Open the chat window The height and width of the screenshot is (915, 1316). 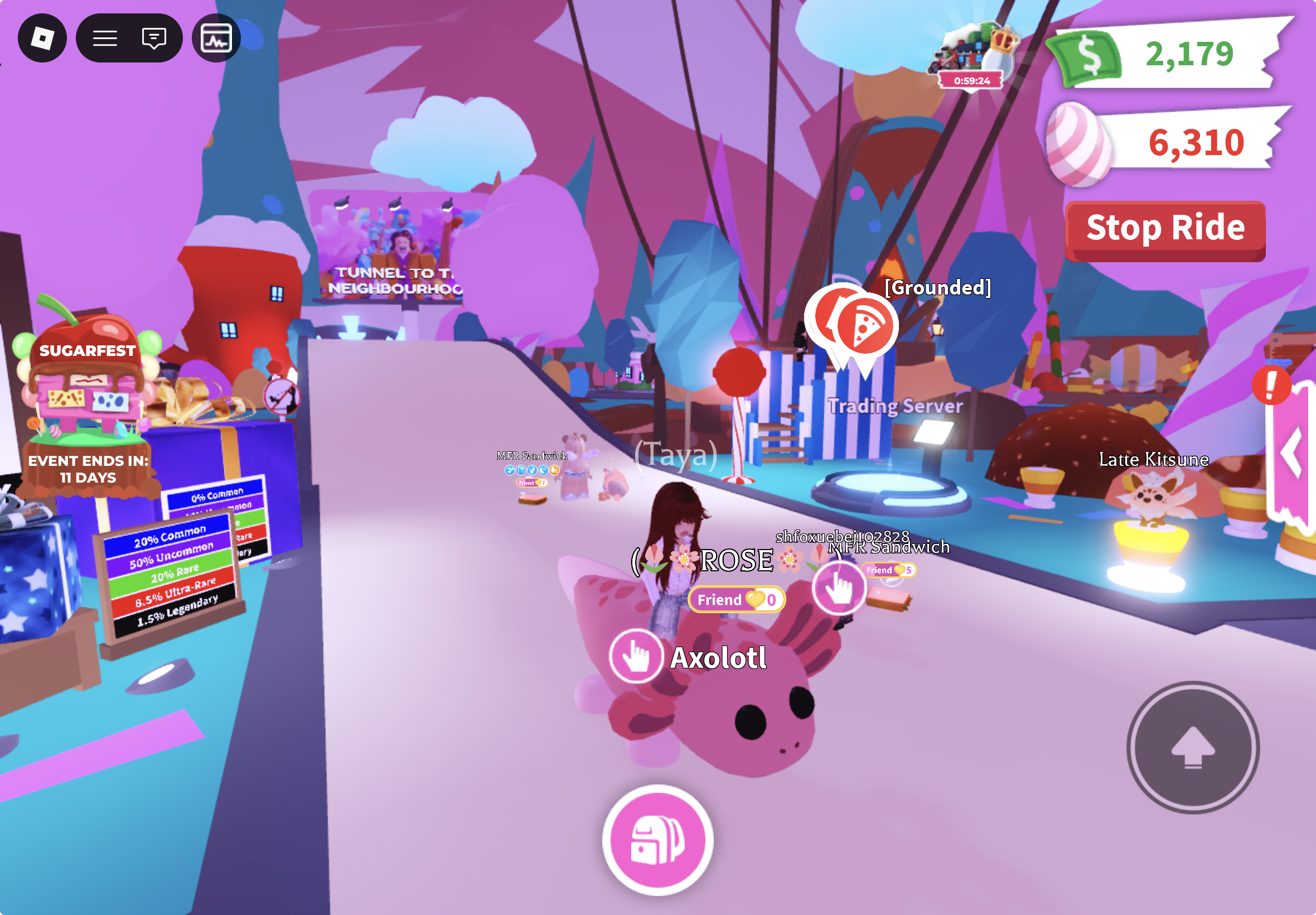(x=153, y=38)
